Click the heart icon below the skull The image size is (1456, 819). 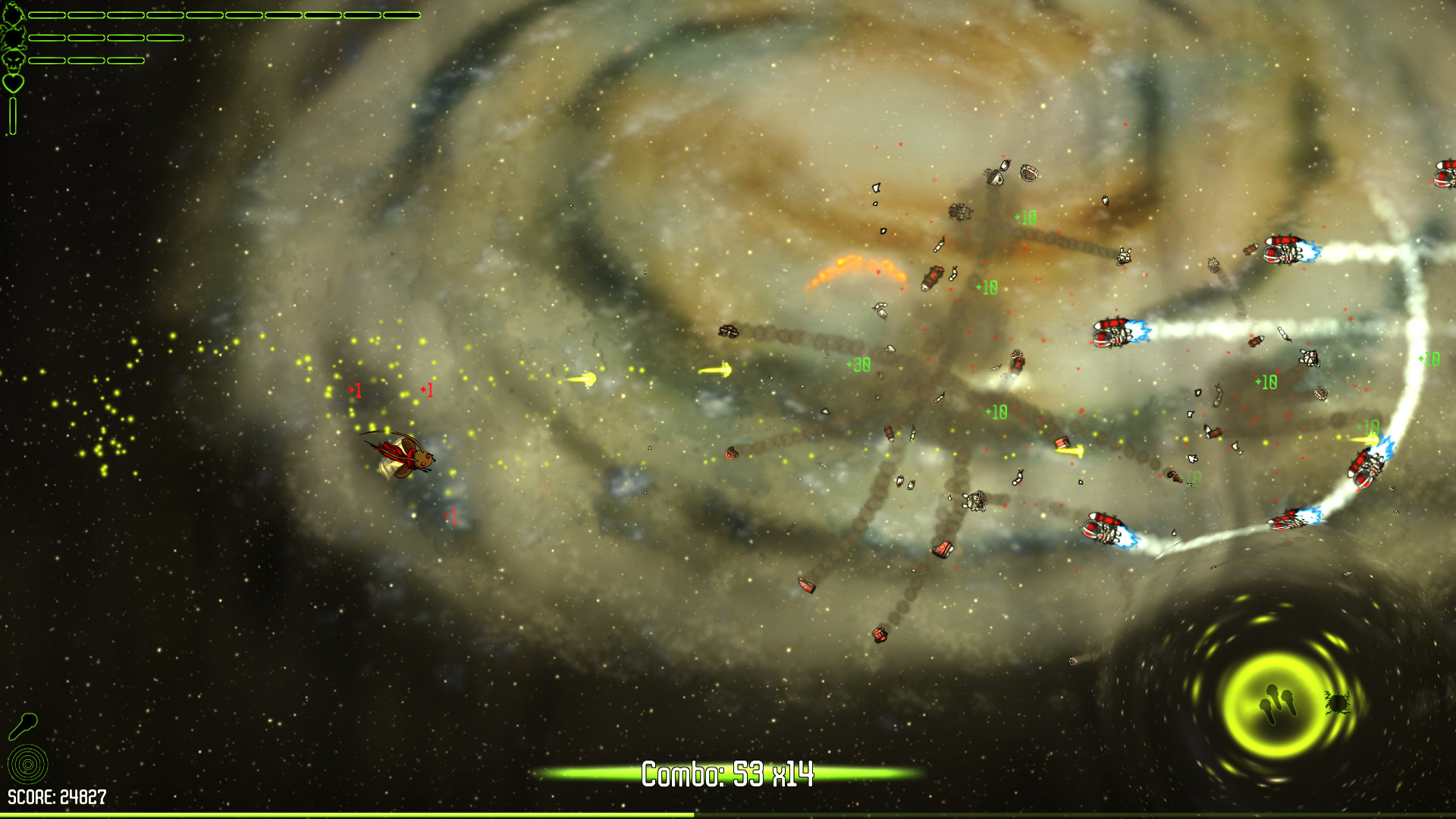(13, 82)
